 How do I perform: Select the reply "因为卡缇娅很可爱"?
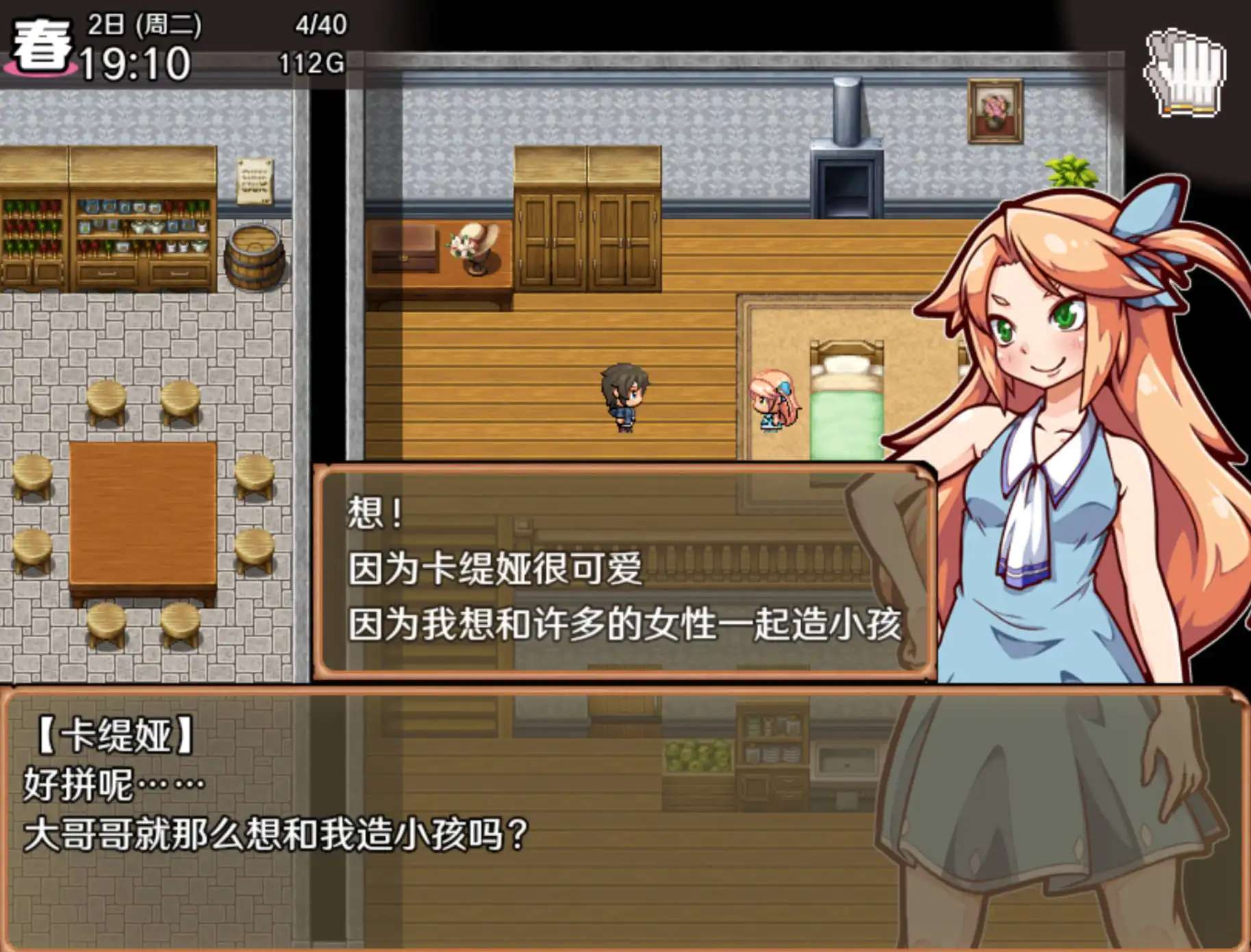point(495,568)
